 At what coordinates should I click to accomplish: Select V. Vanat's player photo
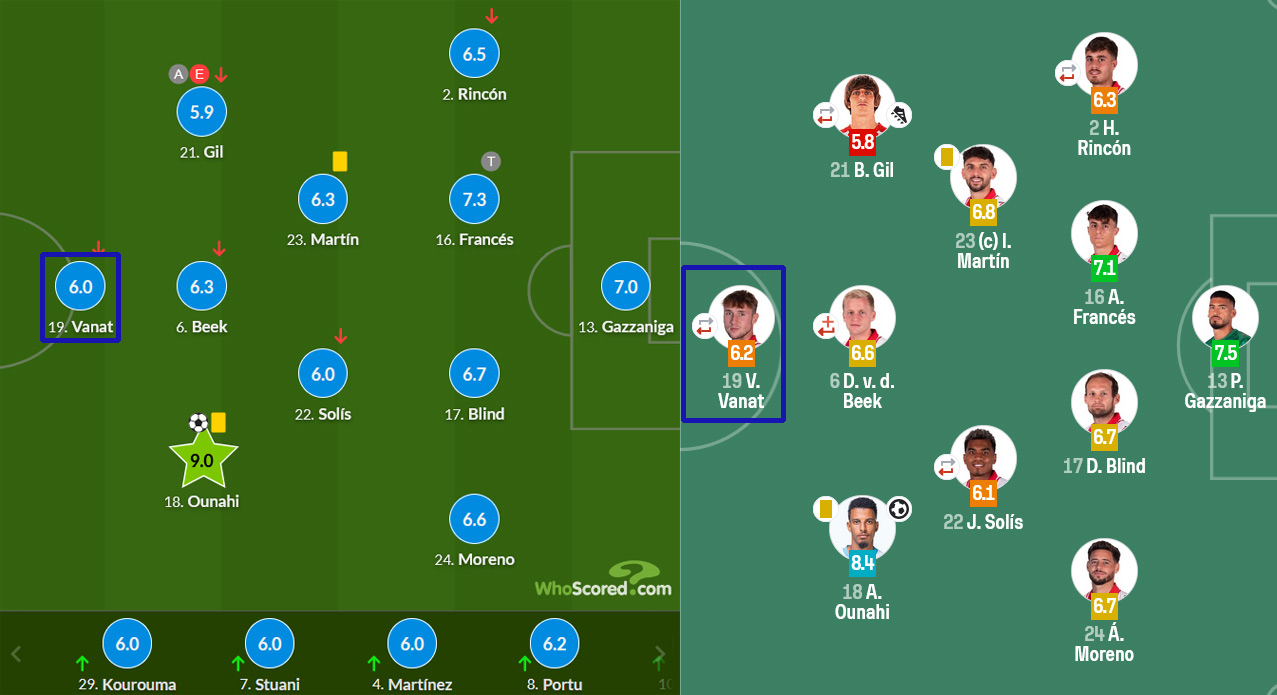click(741, 317)
